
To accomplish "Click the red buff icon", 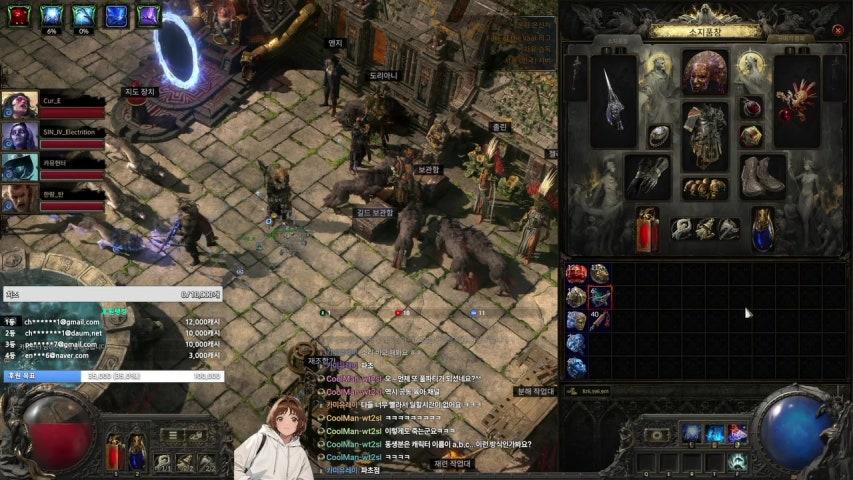I will coord(19,15).
